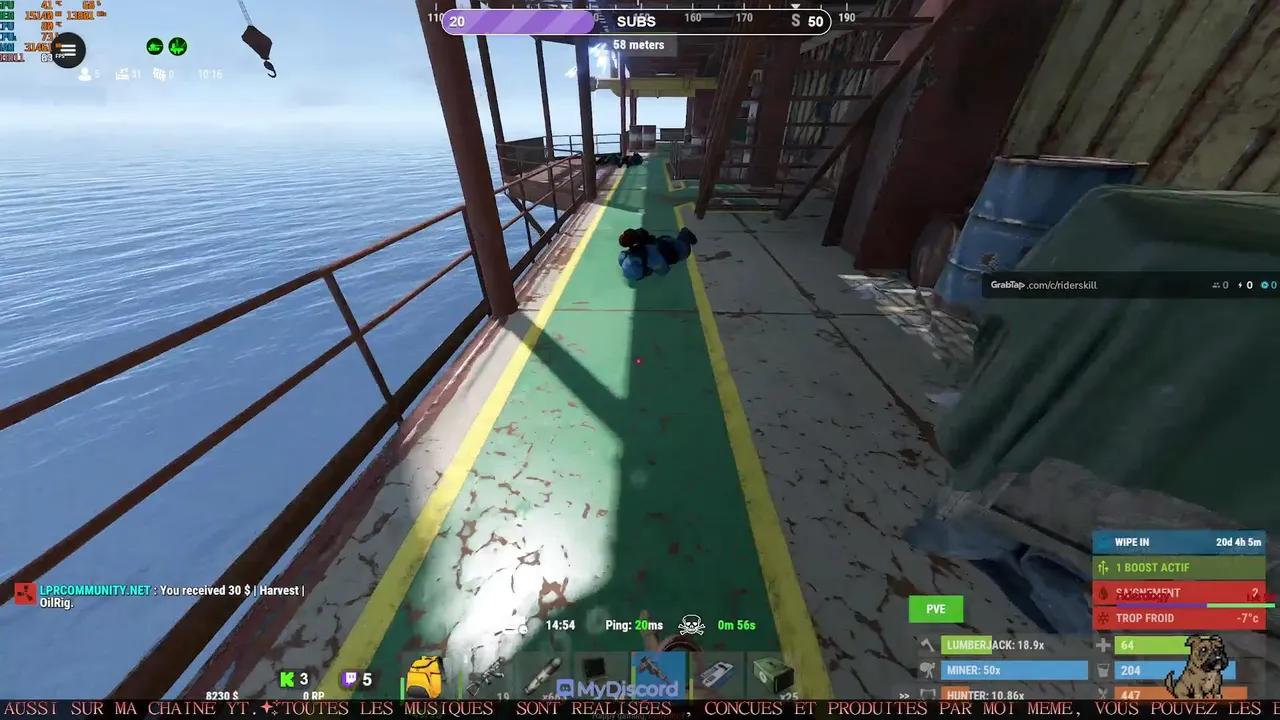This screenshot has width=1280, height=720.
Task: Click the green PVE badge
Action: coord(935,608)
